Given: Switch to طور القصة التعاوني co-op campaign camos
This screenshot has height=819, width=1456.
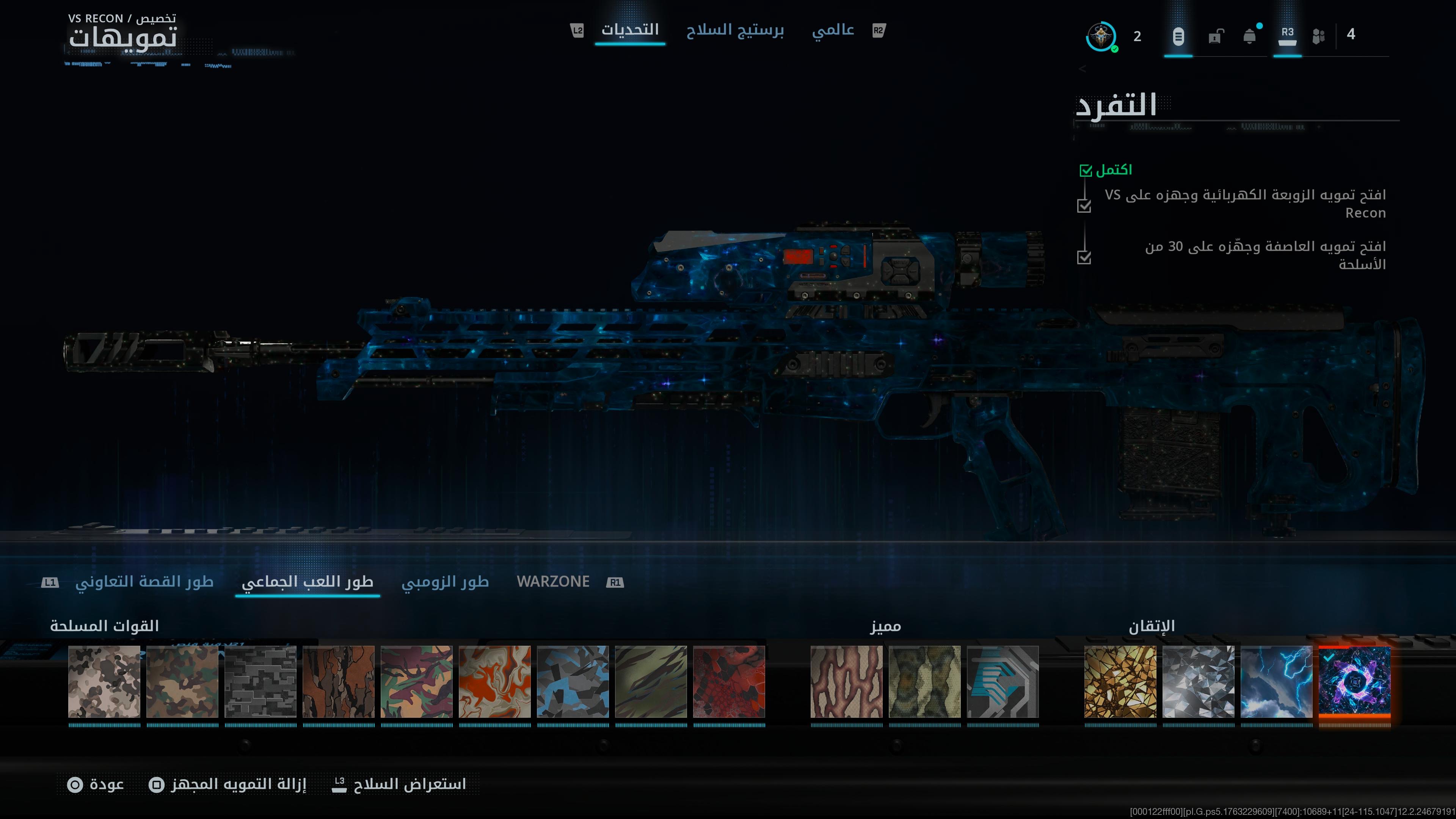Looking at the screenshot, I should tap(144, 582).
